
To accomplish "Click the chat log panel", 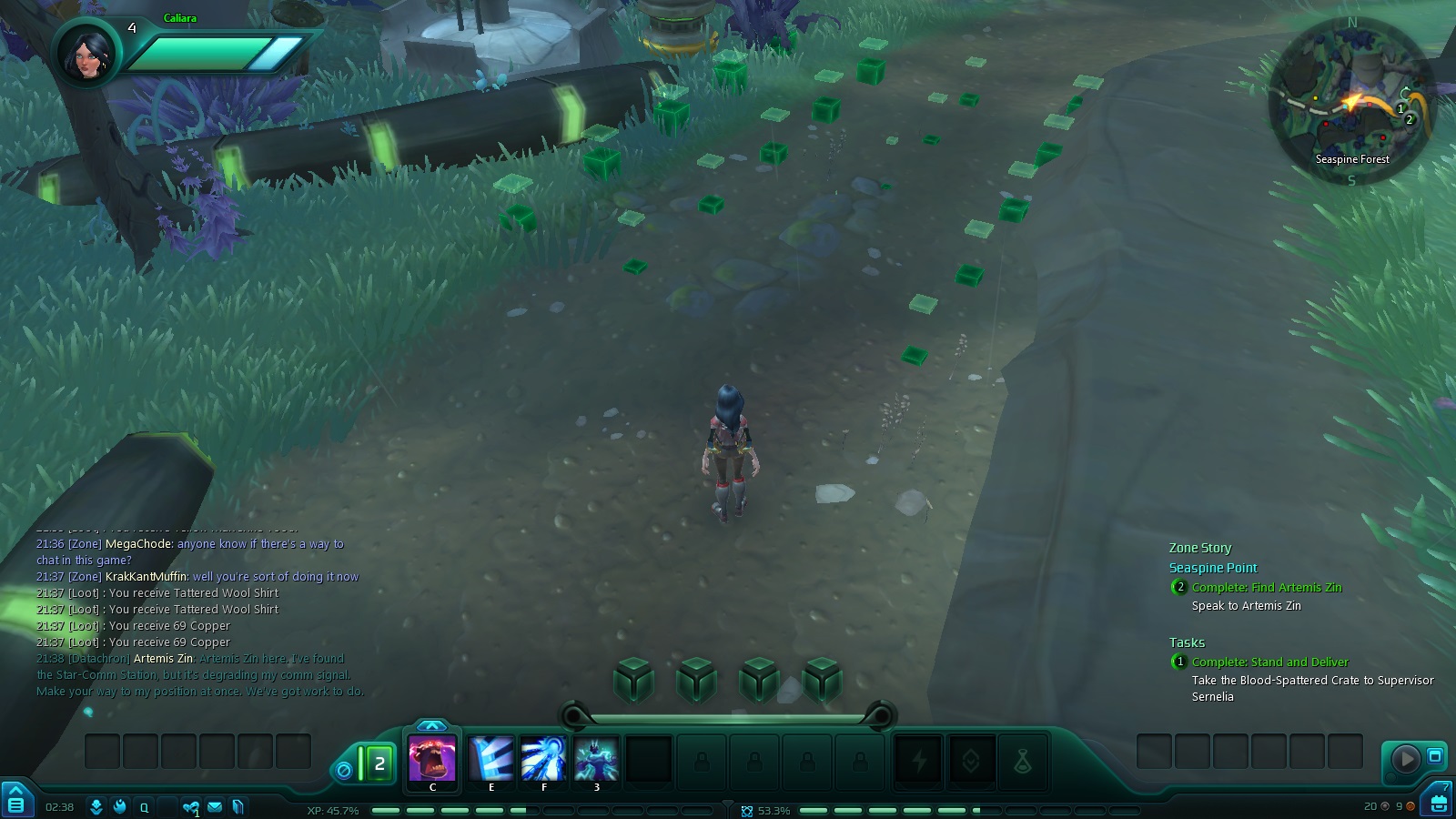I will click(198, 617).
